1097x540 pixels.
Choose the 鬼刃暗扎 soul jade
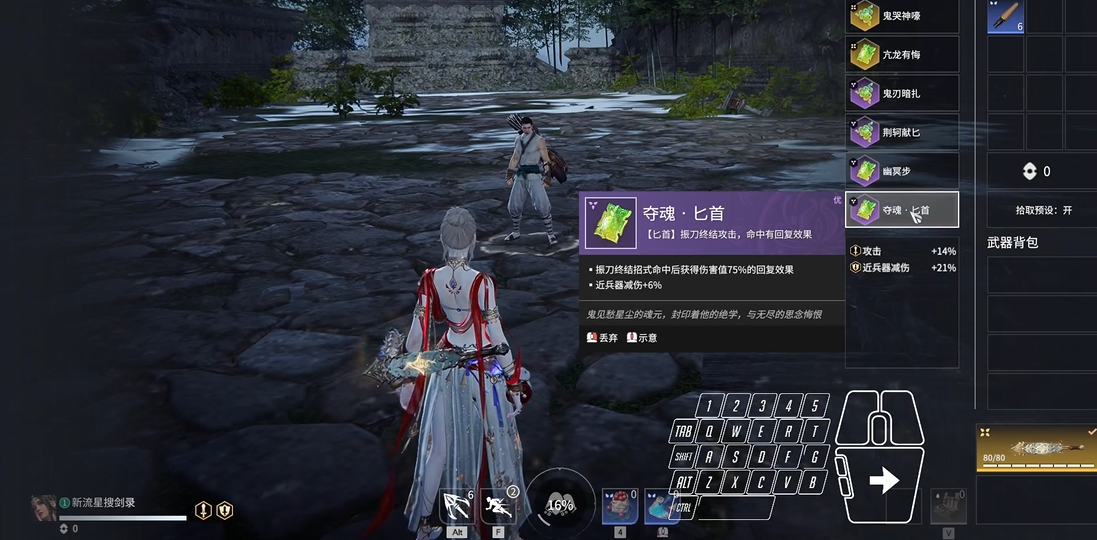(902, 93)
